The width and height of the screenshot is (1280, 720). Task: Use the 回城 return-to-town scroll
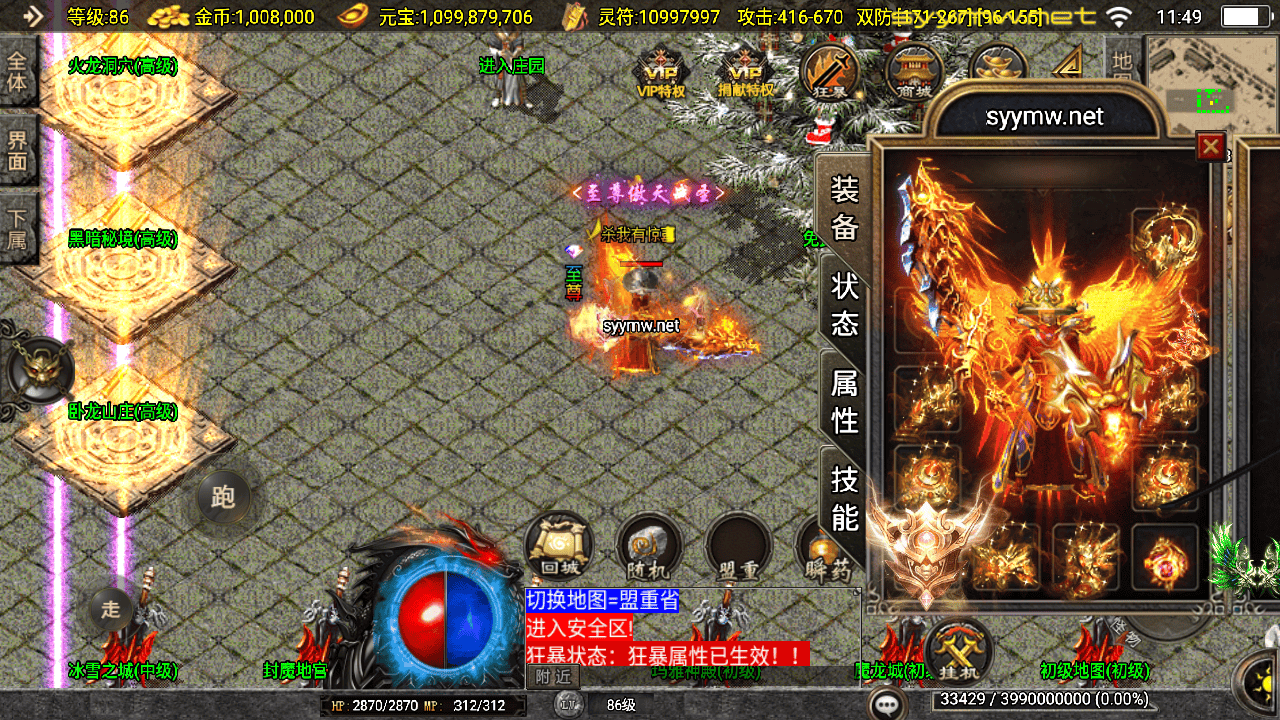tap(559, 547)
